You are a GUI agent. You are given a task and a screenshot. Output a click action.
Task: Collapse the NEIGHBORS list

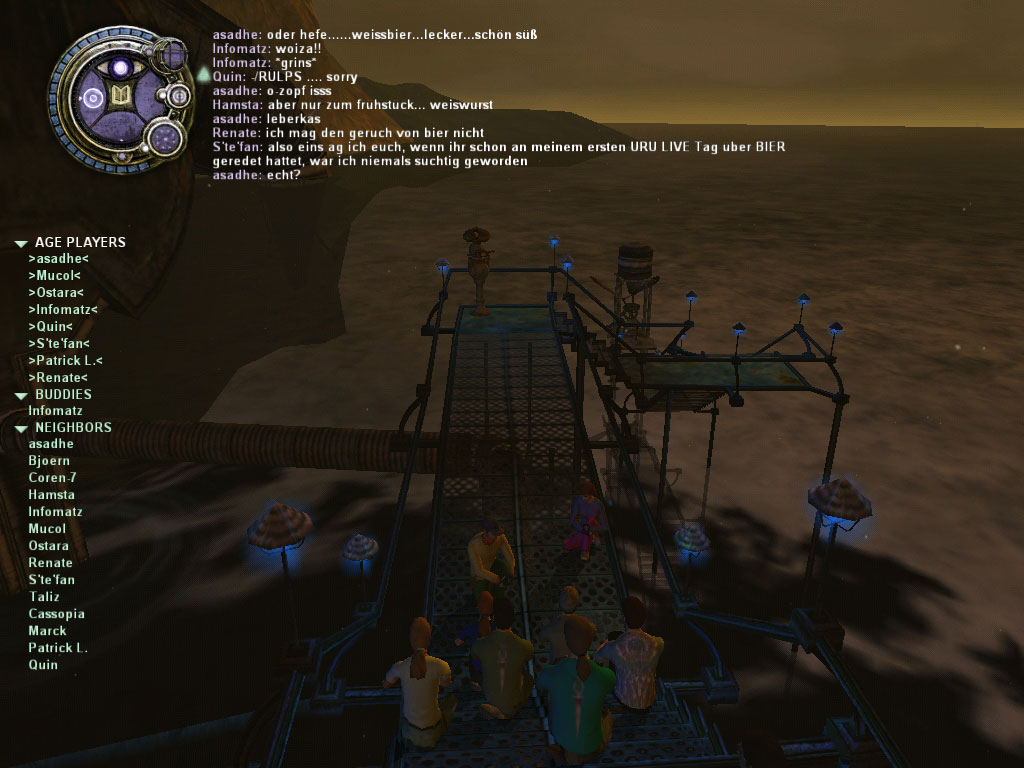pos(20,428)
